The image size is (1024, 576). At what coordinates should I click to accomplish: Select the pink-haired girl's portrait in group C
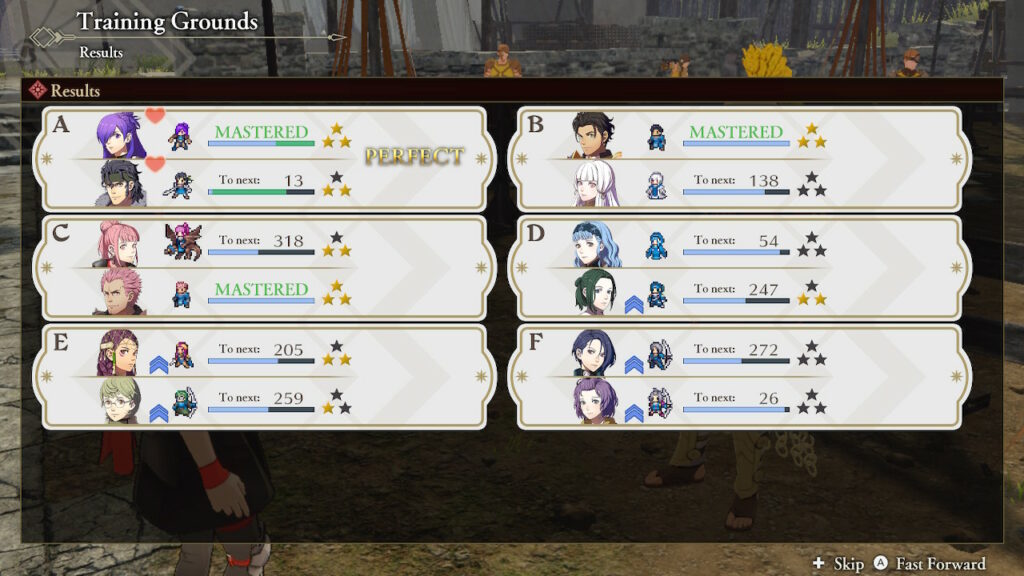coord(119,244)
